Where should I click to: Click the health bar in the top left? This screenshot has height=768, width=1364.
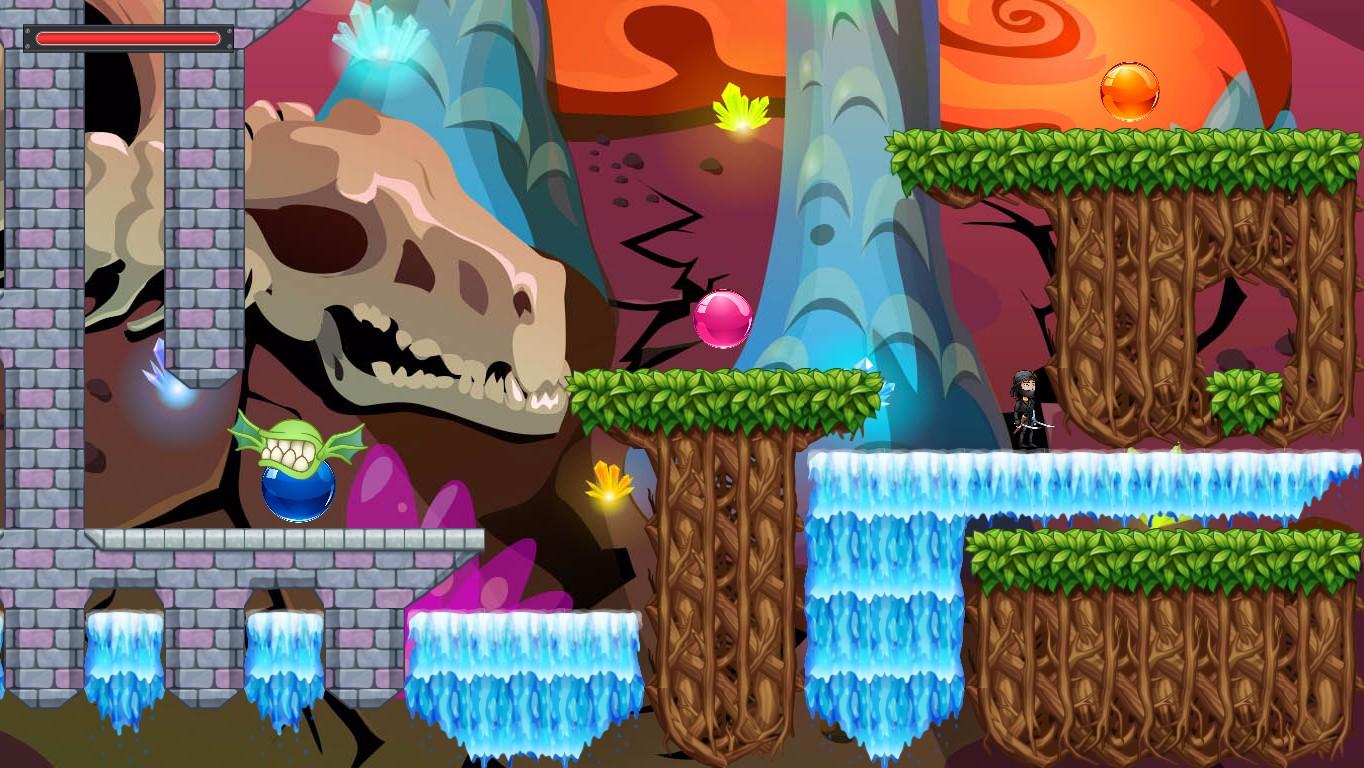tap(127, 38)
